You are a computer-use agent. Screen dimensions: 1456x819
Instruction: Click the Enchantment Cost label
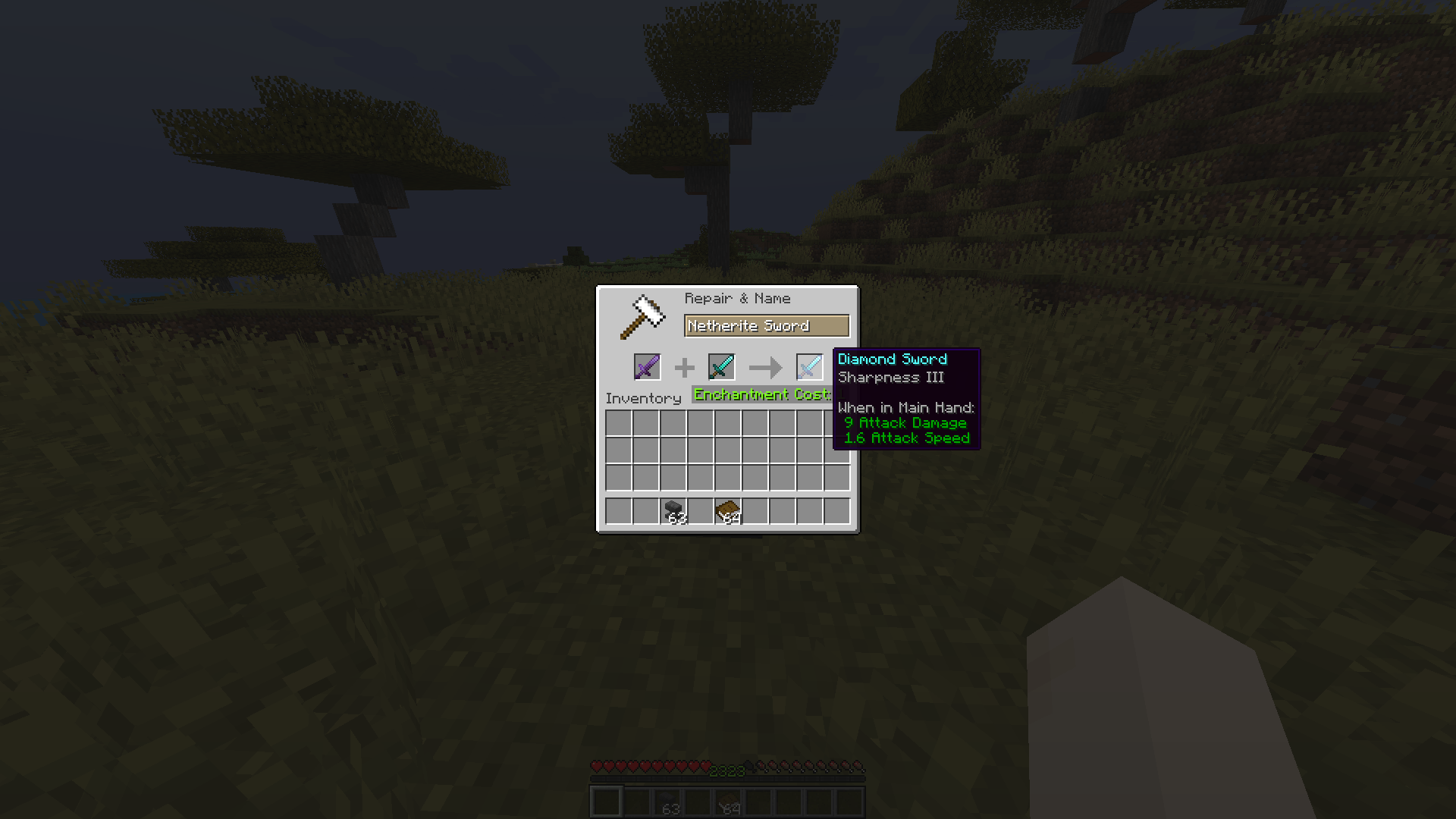pos(761,394)
